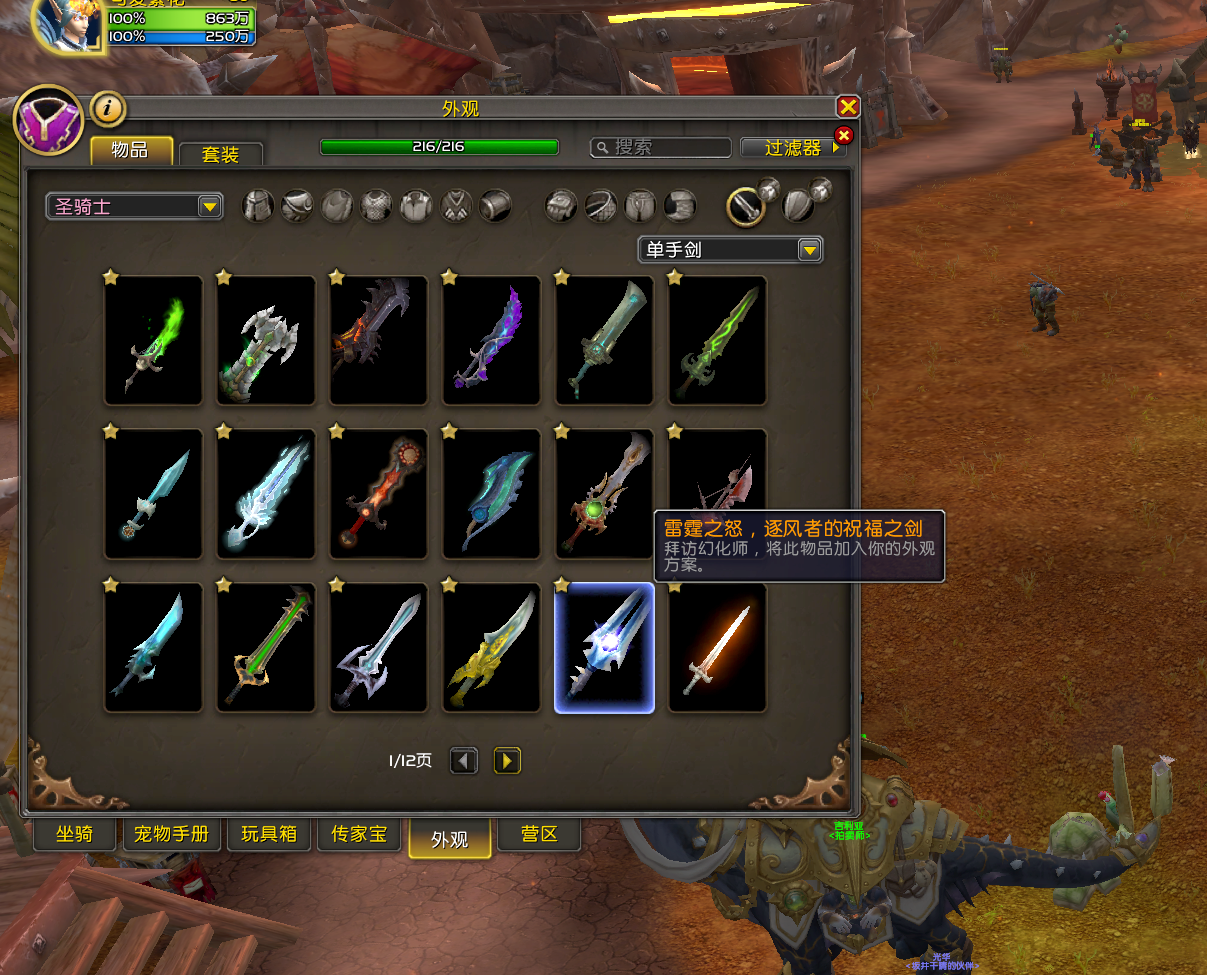Pick the orange glowing sword appearance

tap(717, 648)
